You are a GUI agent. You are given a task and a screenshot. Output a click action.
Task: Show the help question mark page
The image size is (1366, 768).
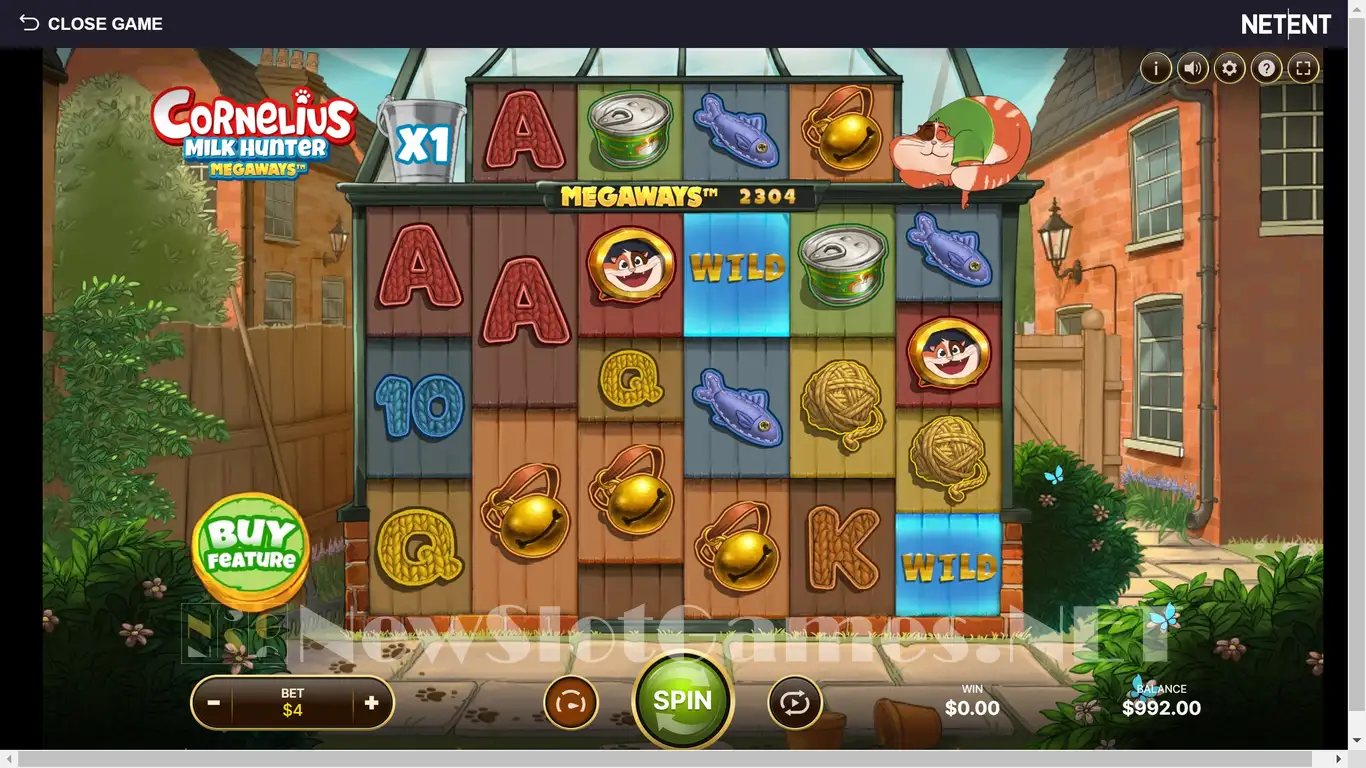click(1267, 68)
